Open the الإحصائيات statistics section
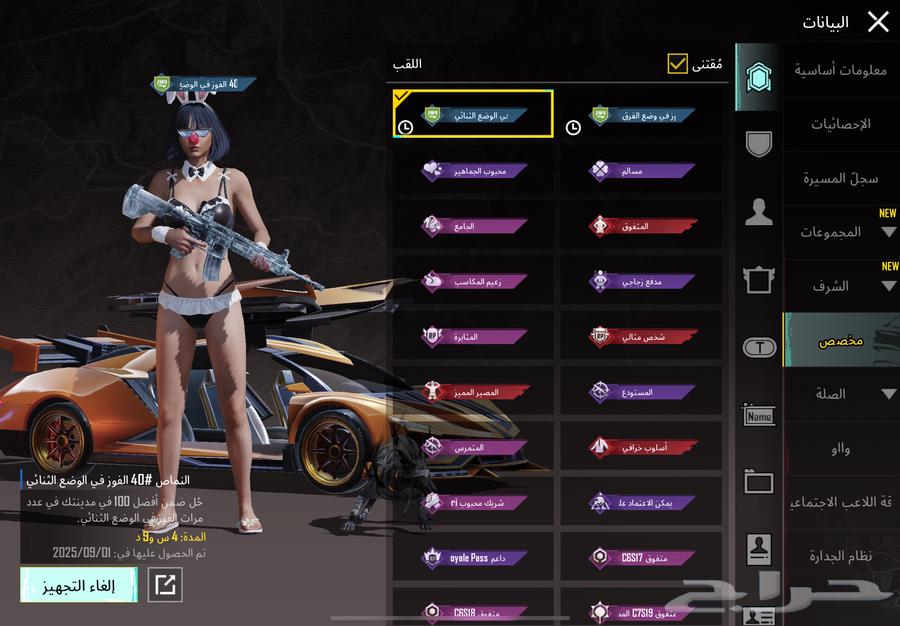 [x=840, y=124]
